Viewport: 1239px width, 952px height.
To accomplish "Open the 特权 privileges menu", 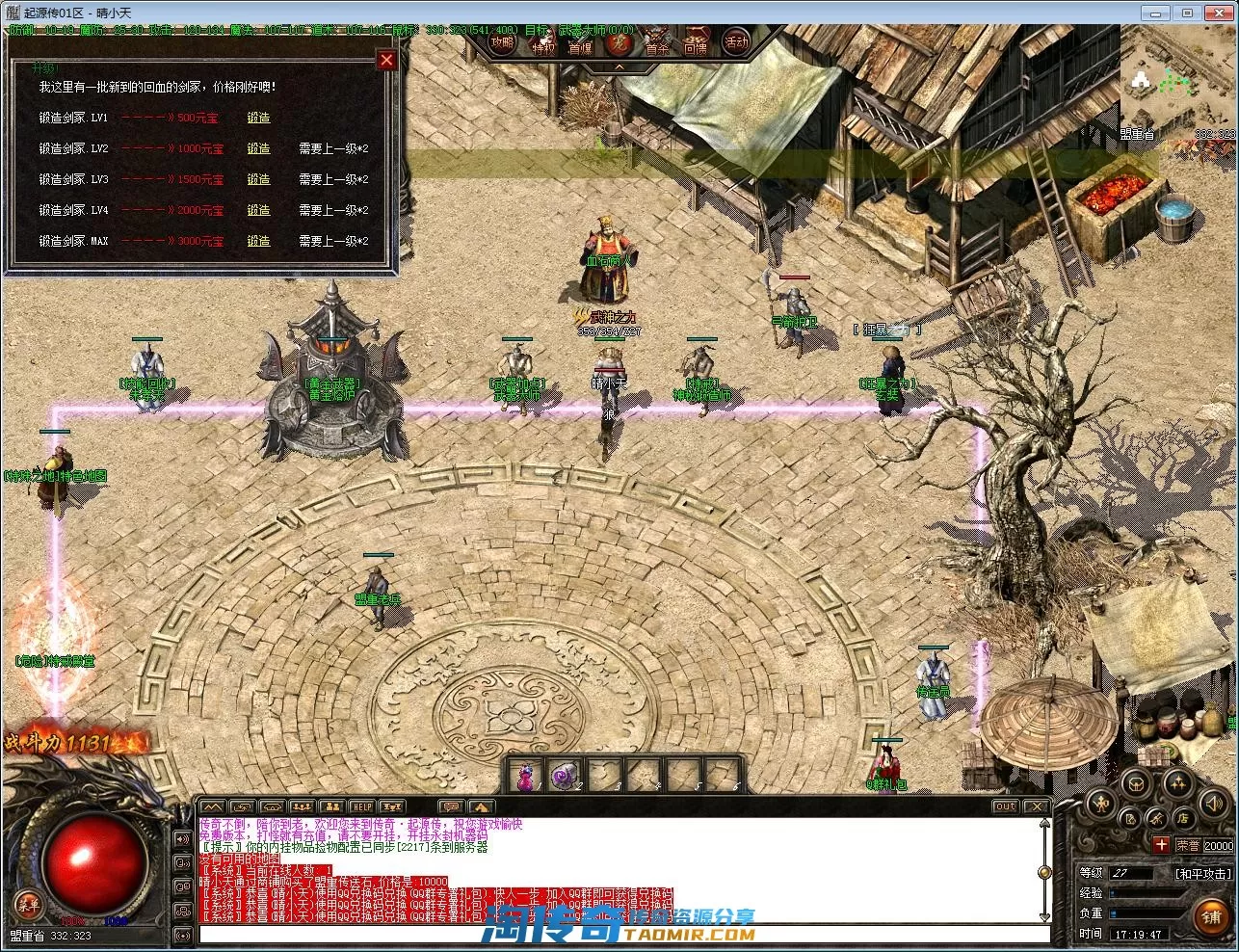I will 543,45.
